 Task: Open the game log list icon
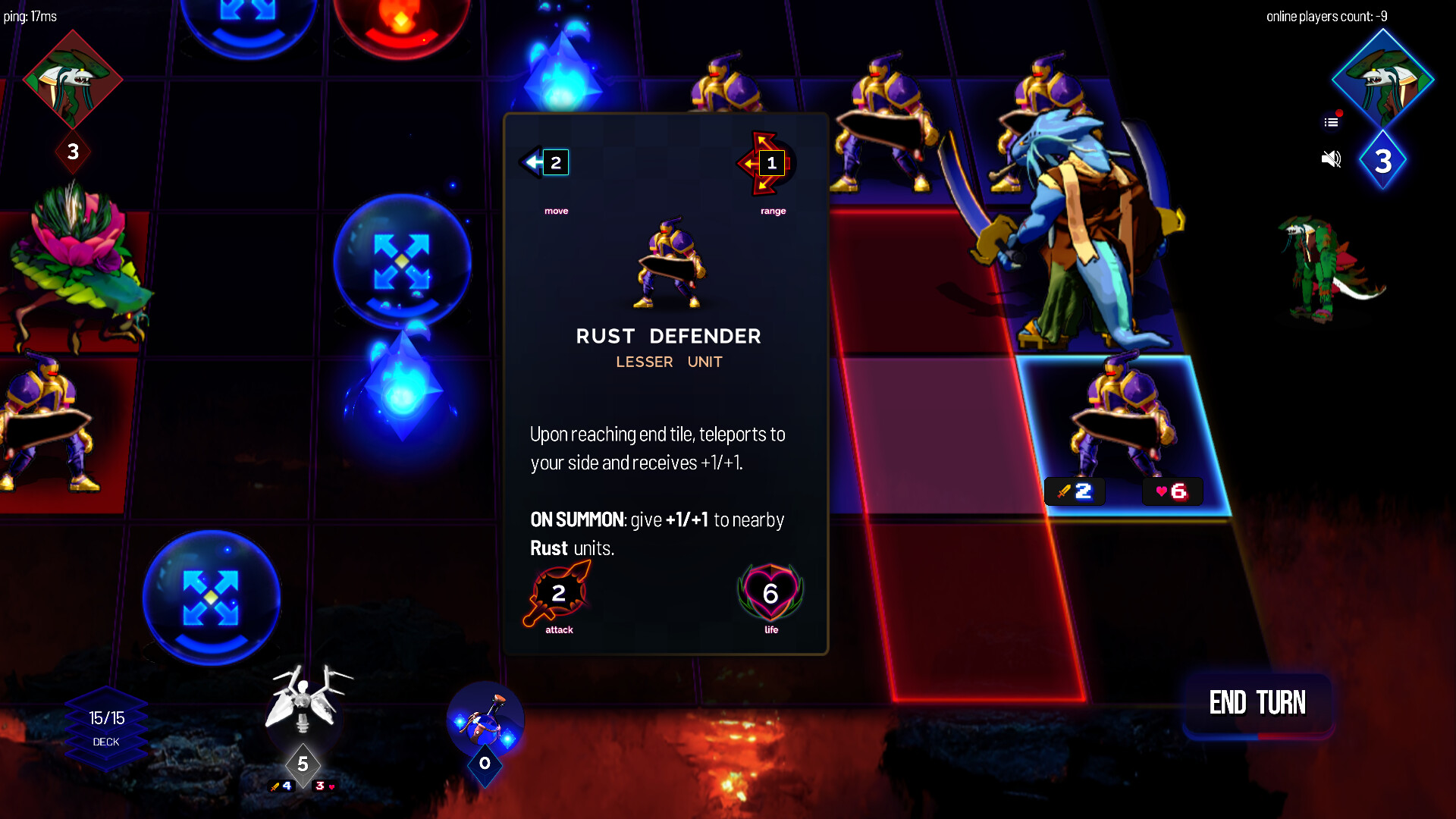(1329, 121)
